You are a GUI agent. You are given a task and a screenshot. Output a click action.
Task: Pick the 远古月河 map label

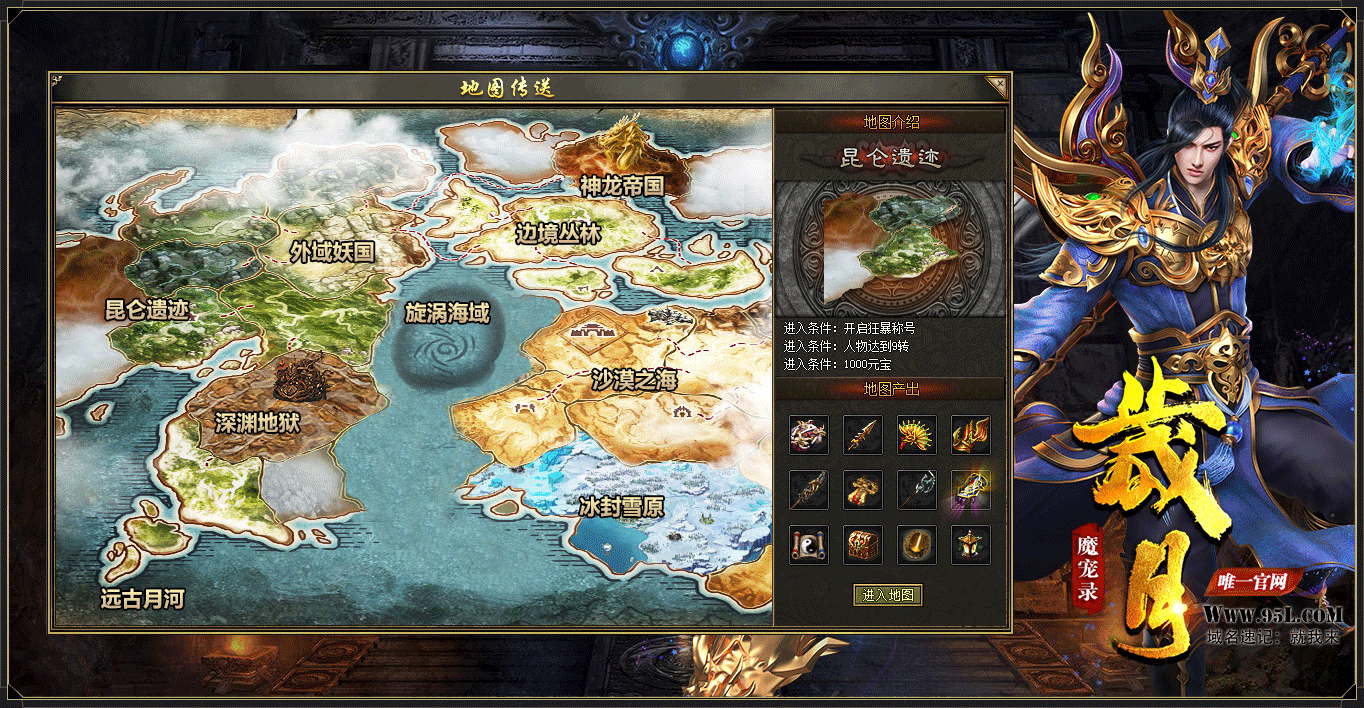click(143, 599)
